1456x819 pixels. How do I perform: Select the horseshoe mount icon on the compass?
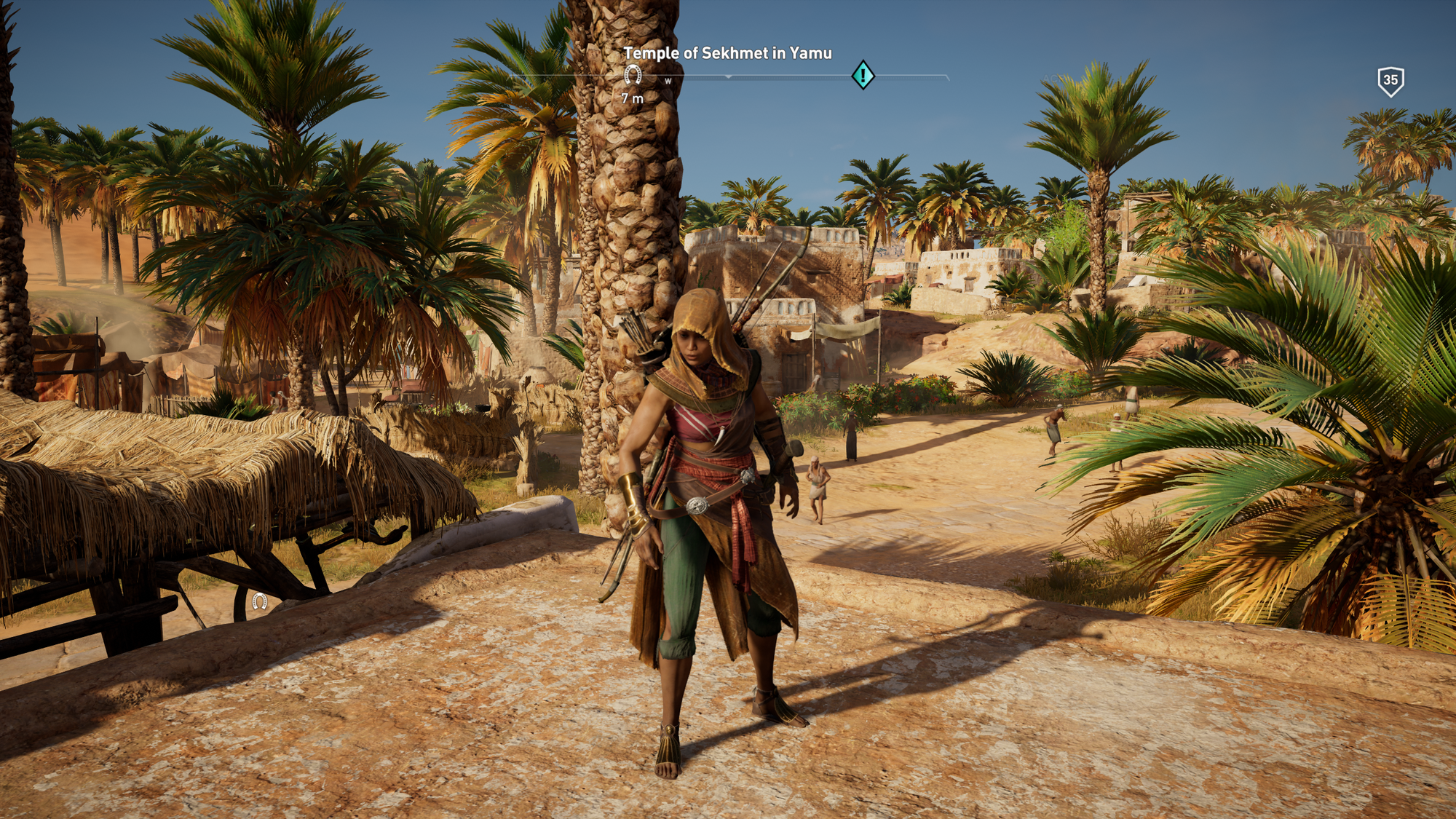tap(633, 74)
